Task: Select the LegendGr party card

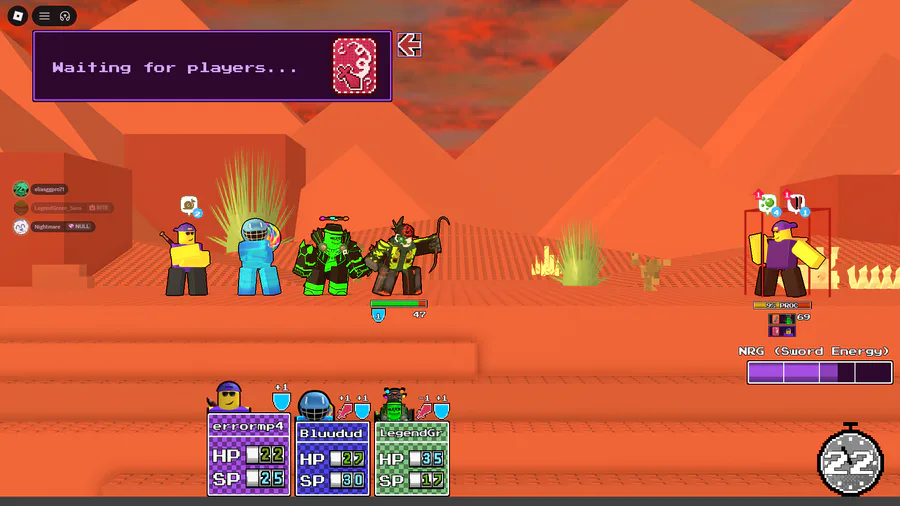Action: (x=412, y=455)
